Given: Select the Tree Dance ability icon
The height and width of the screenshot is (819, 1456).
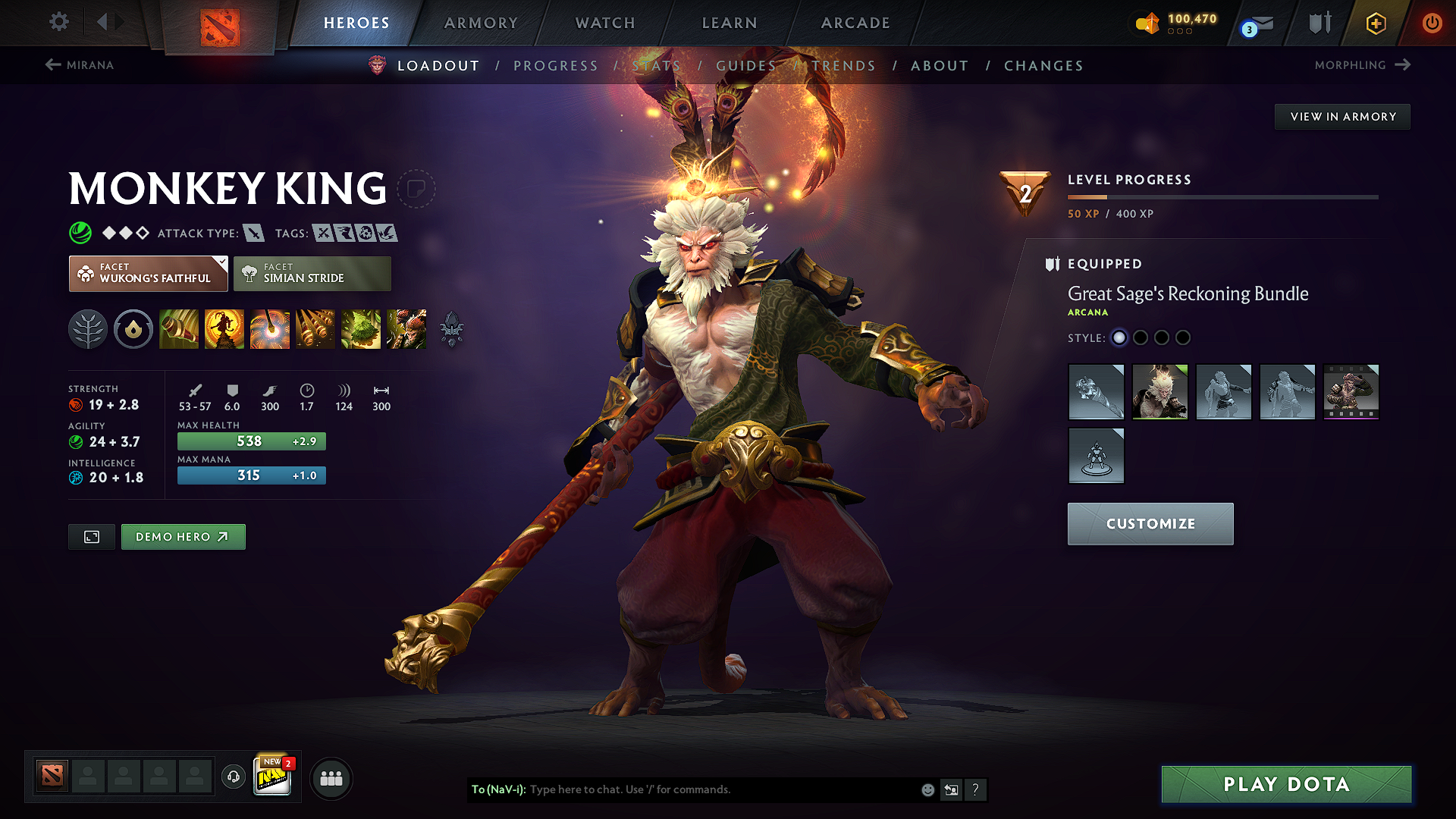Looking at the screenshot, I should pos(224,329).
